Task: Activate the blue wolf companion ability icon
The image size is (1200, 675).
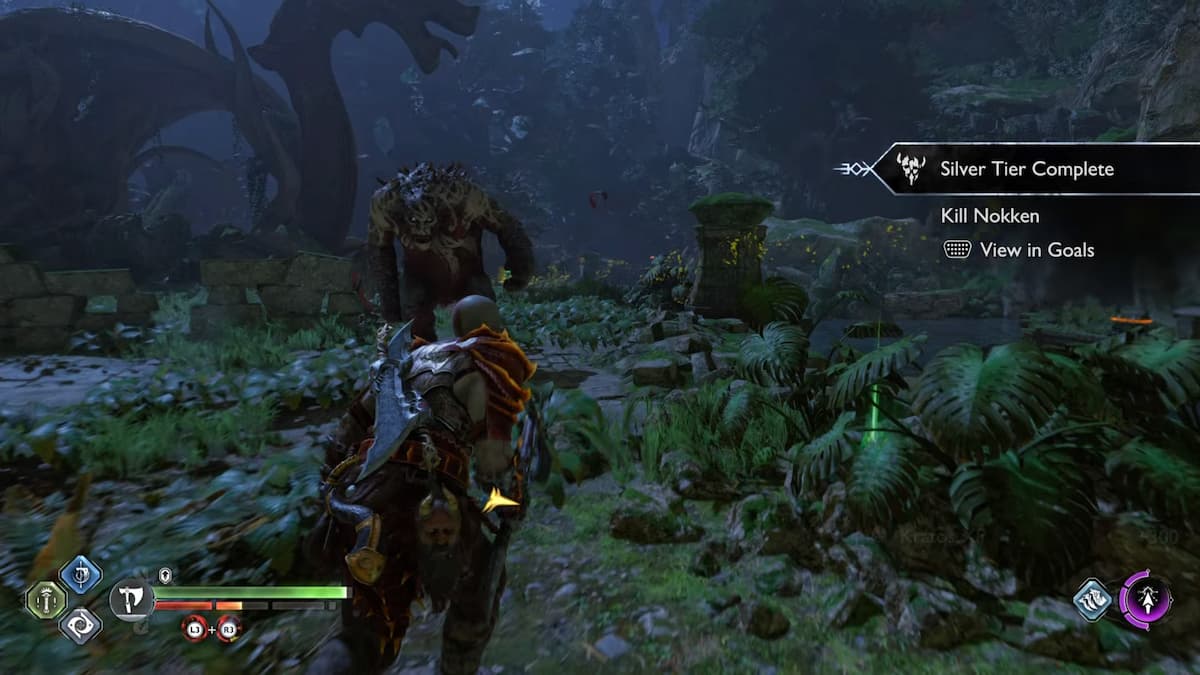Action: (1093, 600)
